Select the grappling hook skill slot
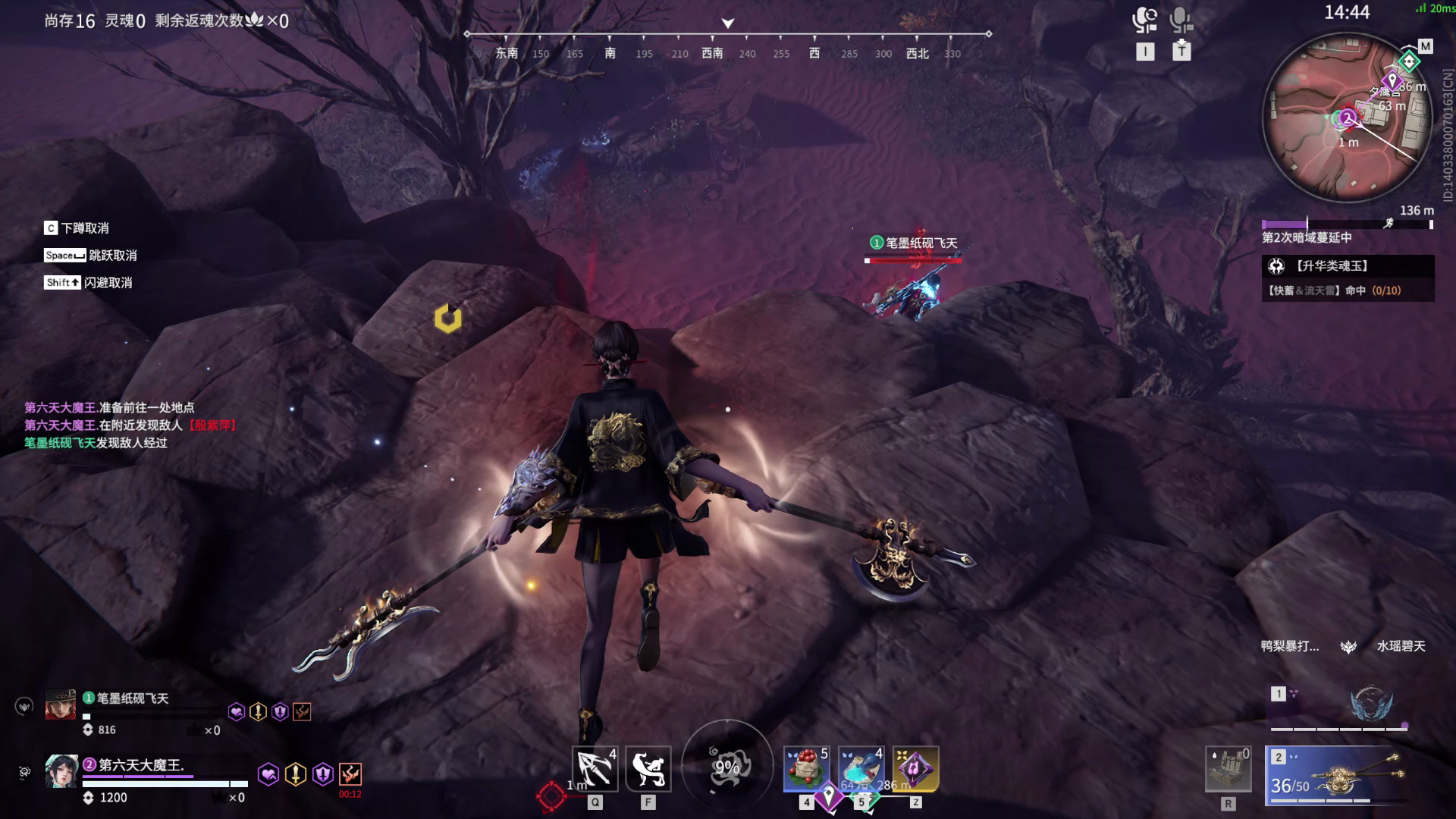Screen dimensions: 1456x819 coord(595,769)
